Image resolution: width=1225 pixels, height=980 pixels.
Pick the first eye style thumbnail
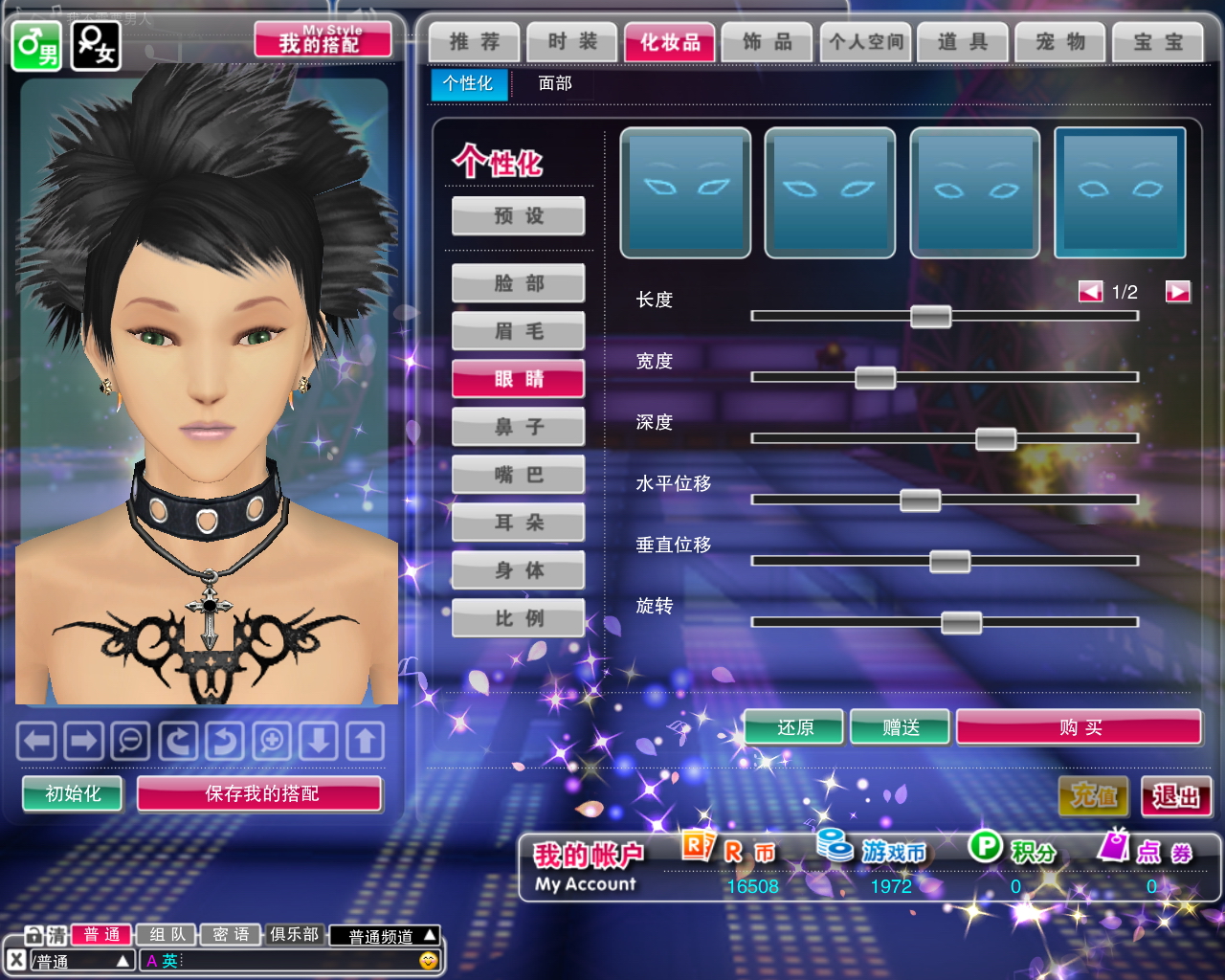[x=685, y=193]
